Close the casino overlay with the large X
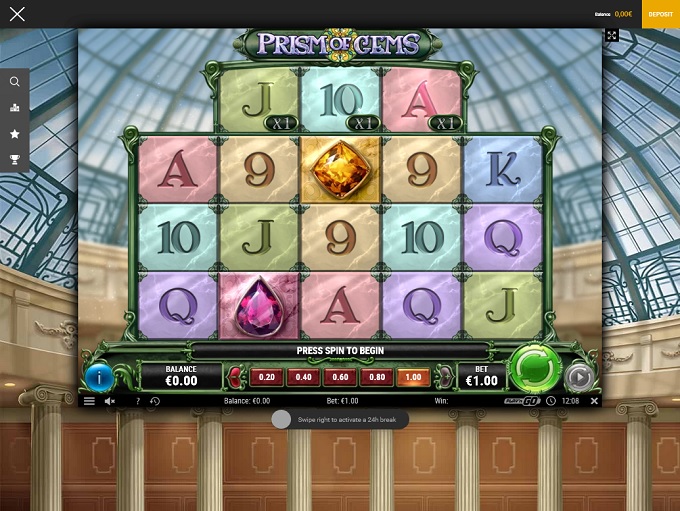 tap(17, 14)
